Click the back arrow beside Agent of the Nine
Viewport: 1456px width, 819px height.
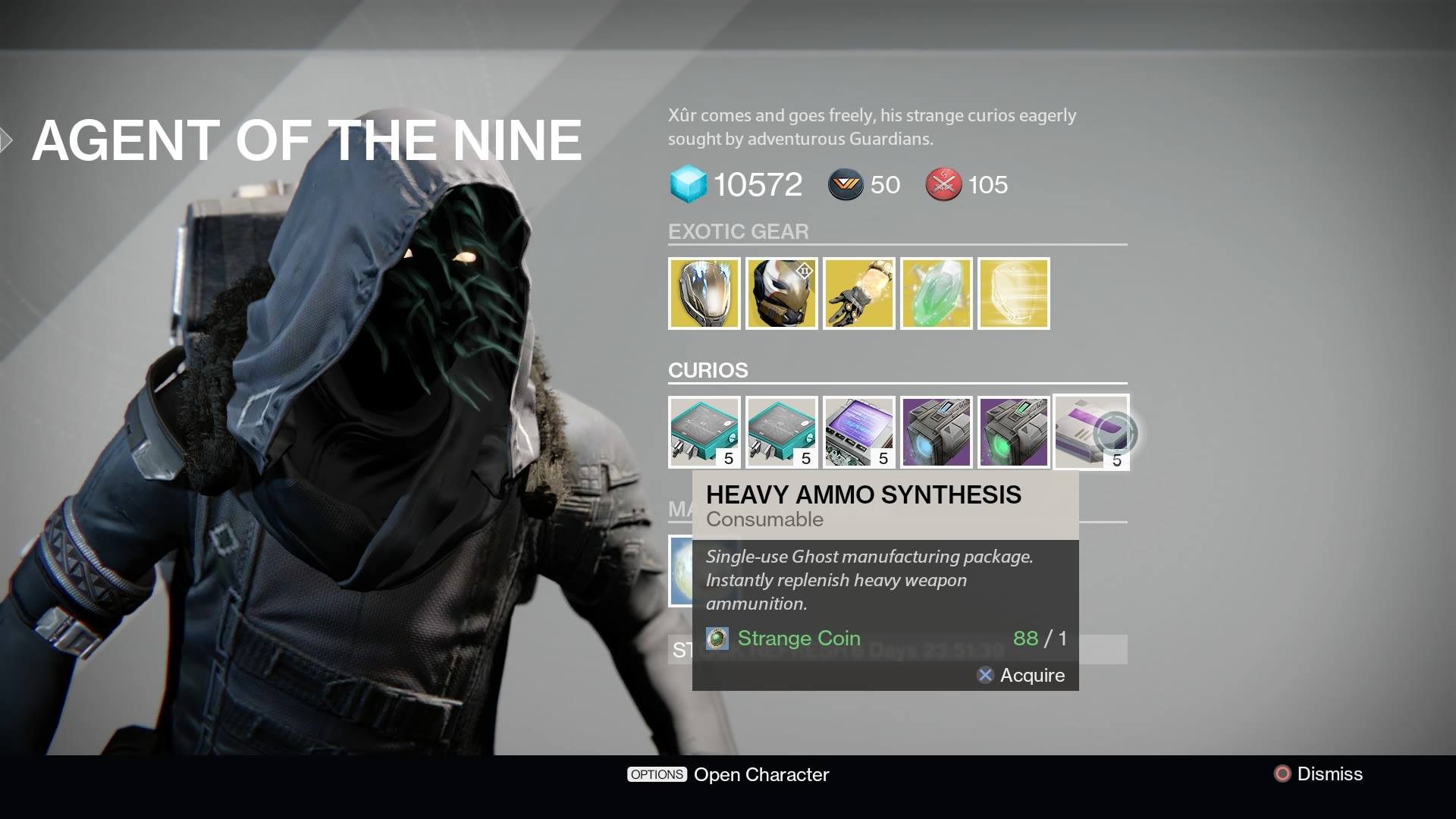8,138
